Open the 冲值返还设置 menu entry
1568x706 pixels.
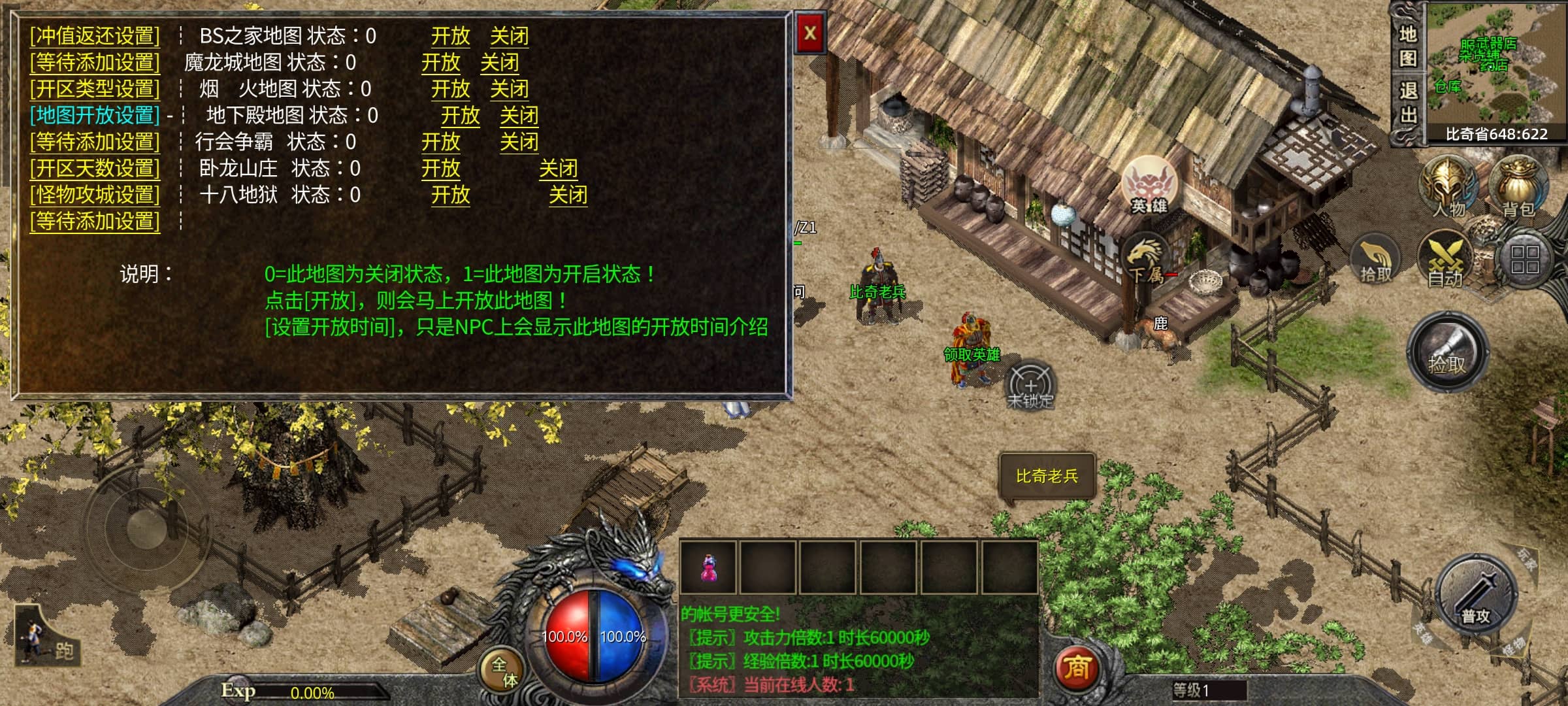pyautogui.click(x=95, y=36)
